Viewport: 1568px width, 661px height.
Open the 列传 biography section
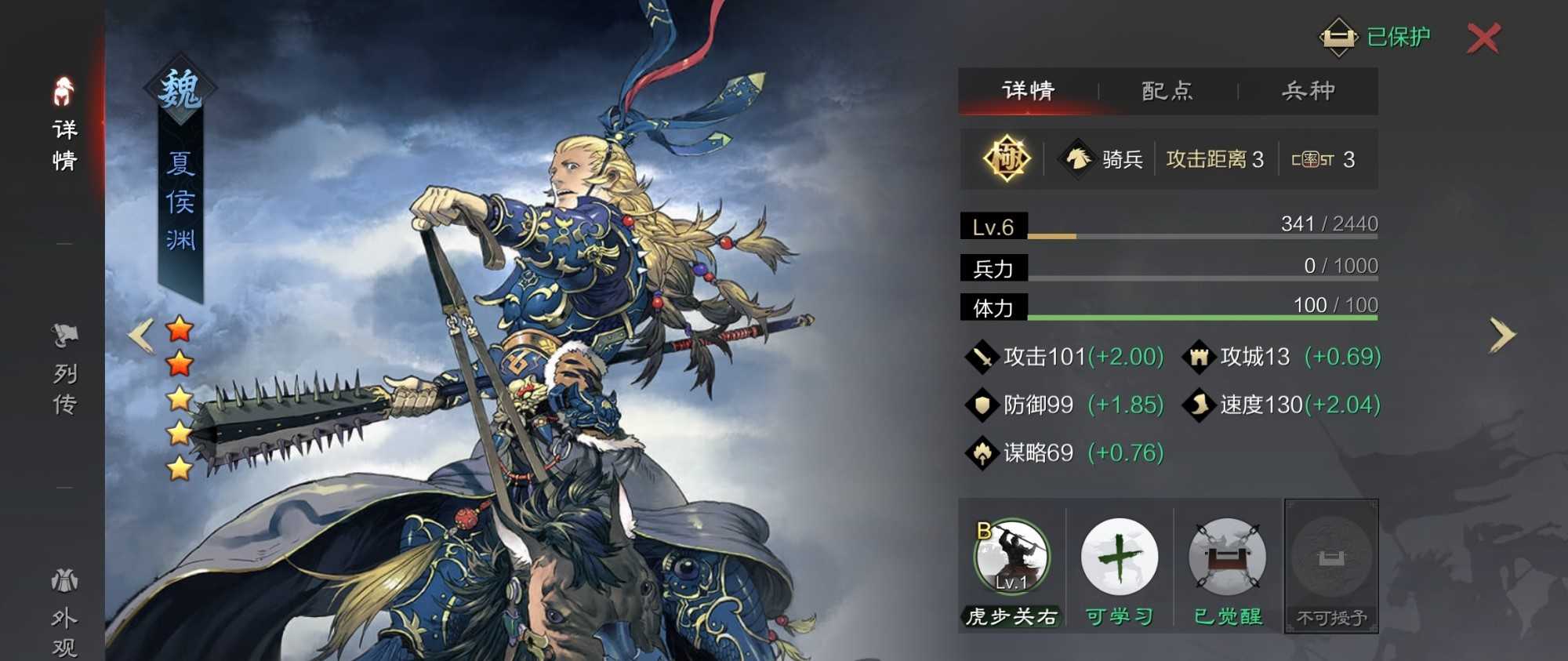click(64, 370)
